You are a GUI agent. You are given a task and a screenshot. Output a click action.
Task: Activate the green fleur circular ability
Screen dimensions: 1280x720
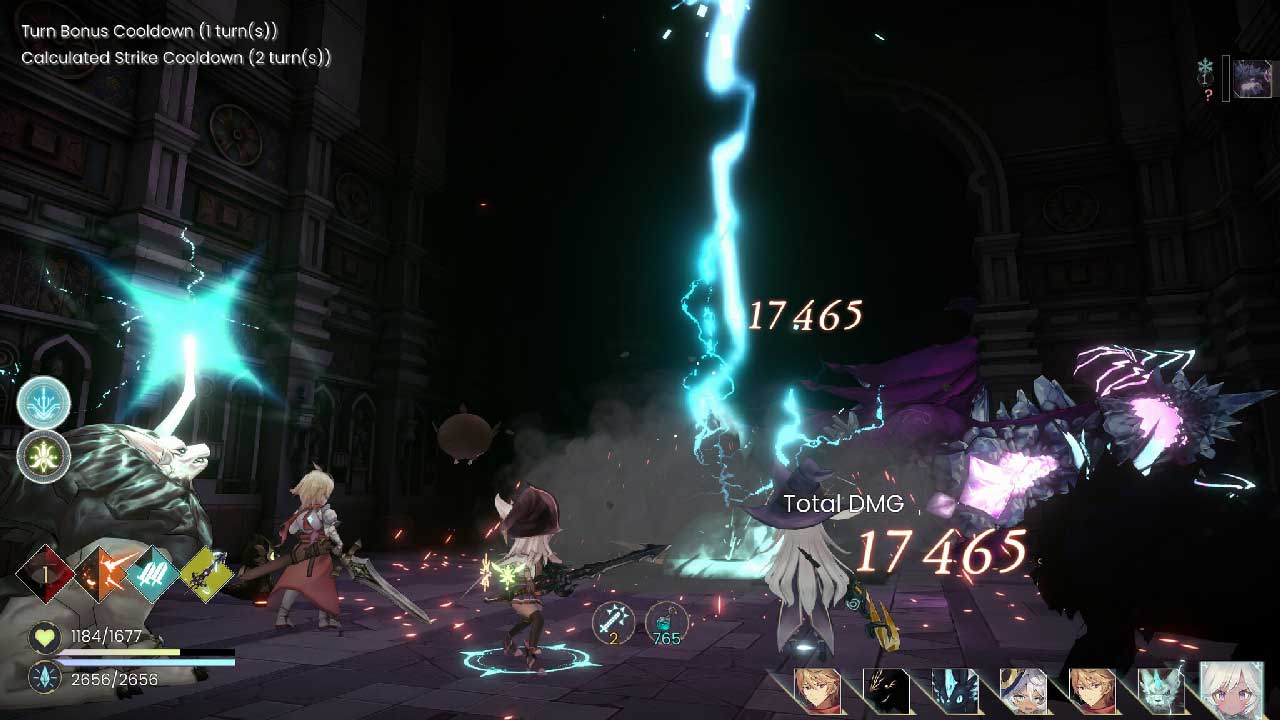tap(44, 456)
